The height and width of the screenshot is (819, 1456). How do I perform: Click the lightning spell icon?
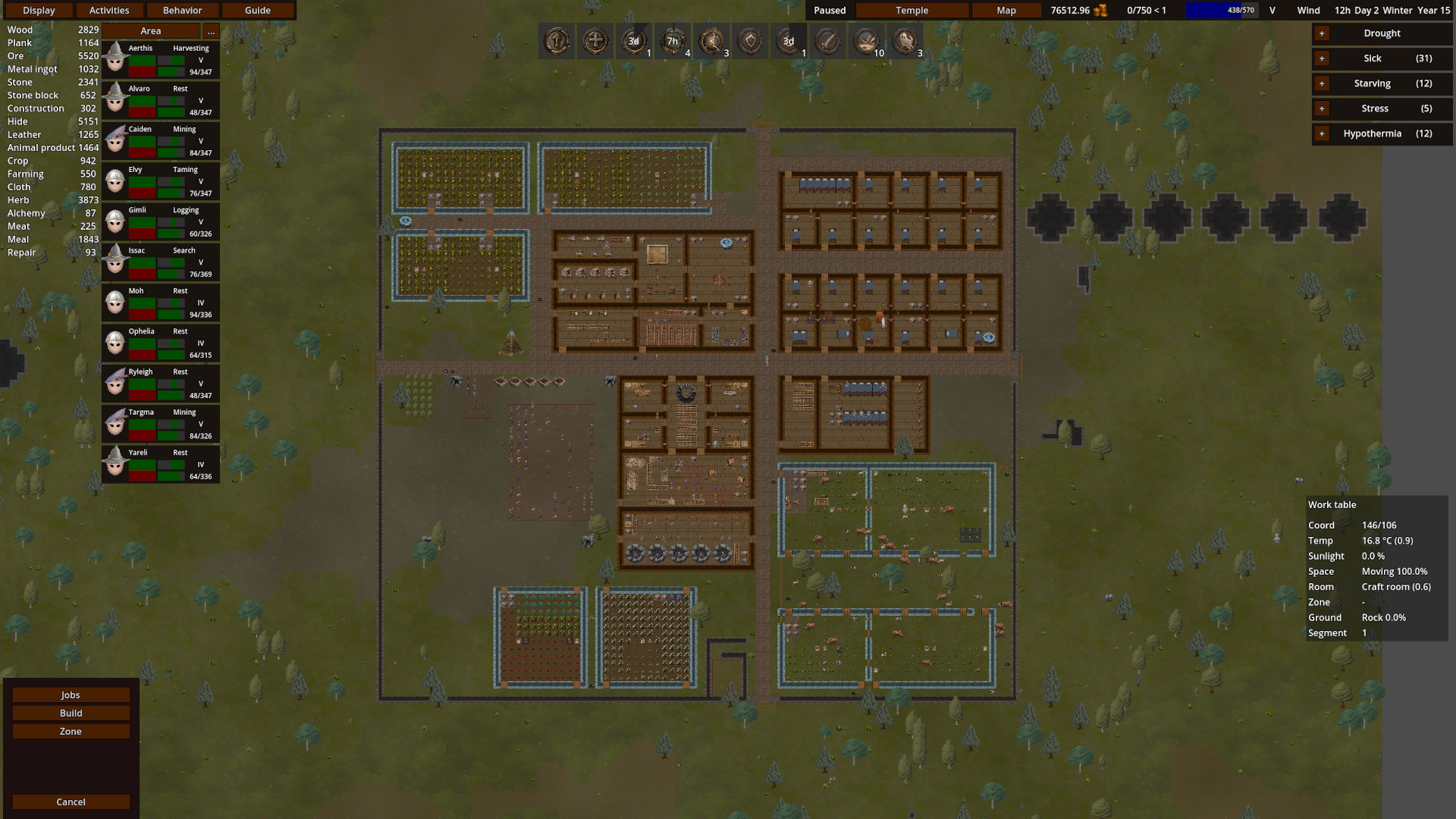tap(712, 42)
